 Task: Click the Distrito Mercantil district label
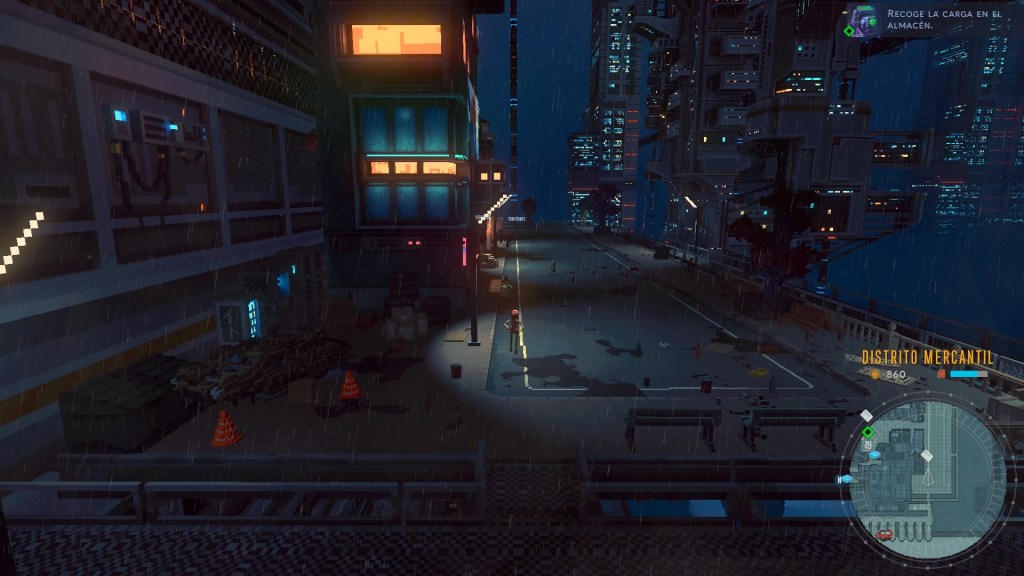(x=926, y=357)
